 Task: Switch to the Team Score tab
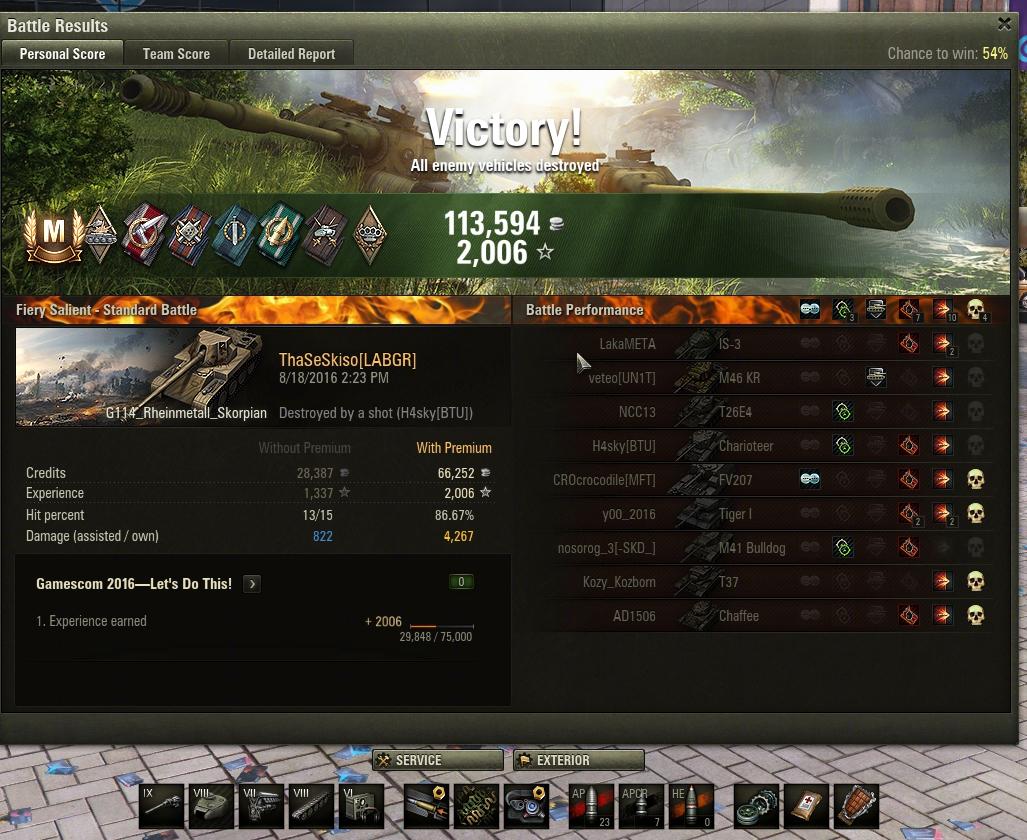176,54
